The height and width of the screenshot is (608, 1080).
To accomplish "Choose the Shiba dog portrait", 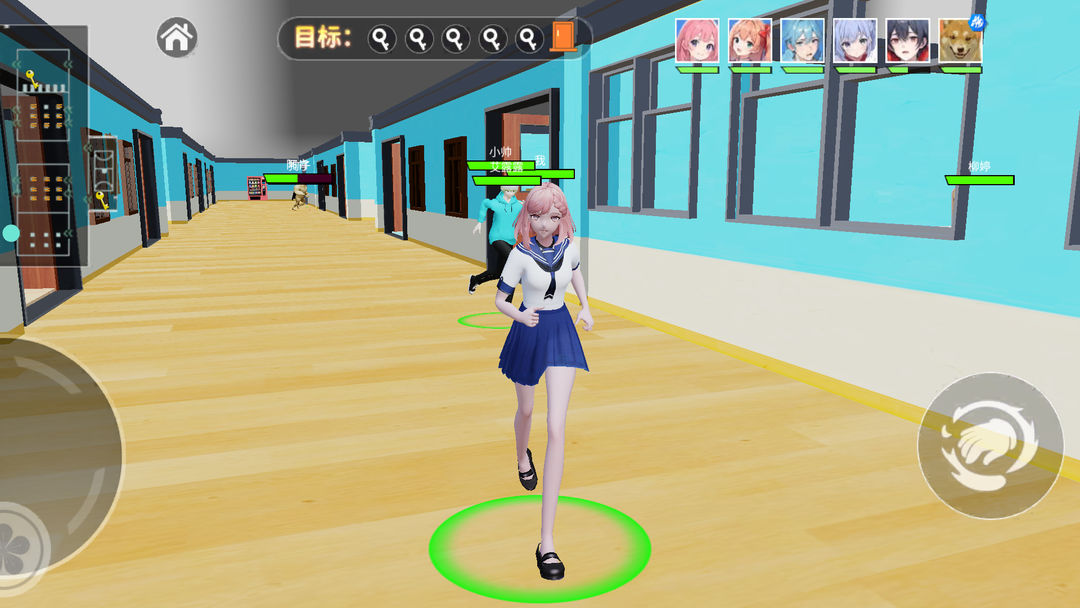I will pyautogui.click(x=960, y=41).
